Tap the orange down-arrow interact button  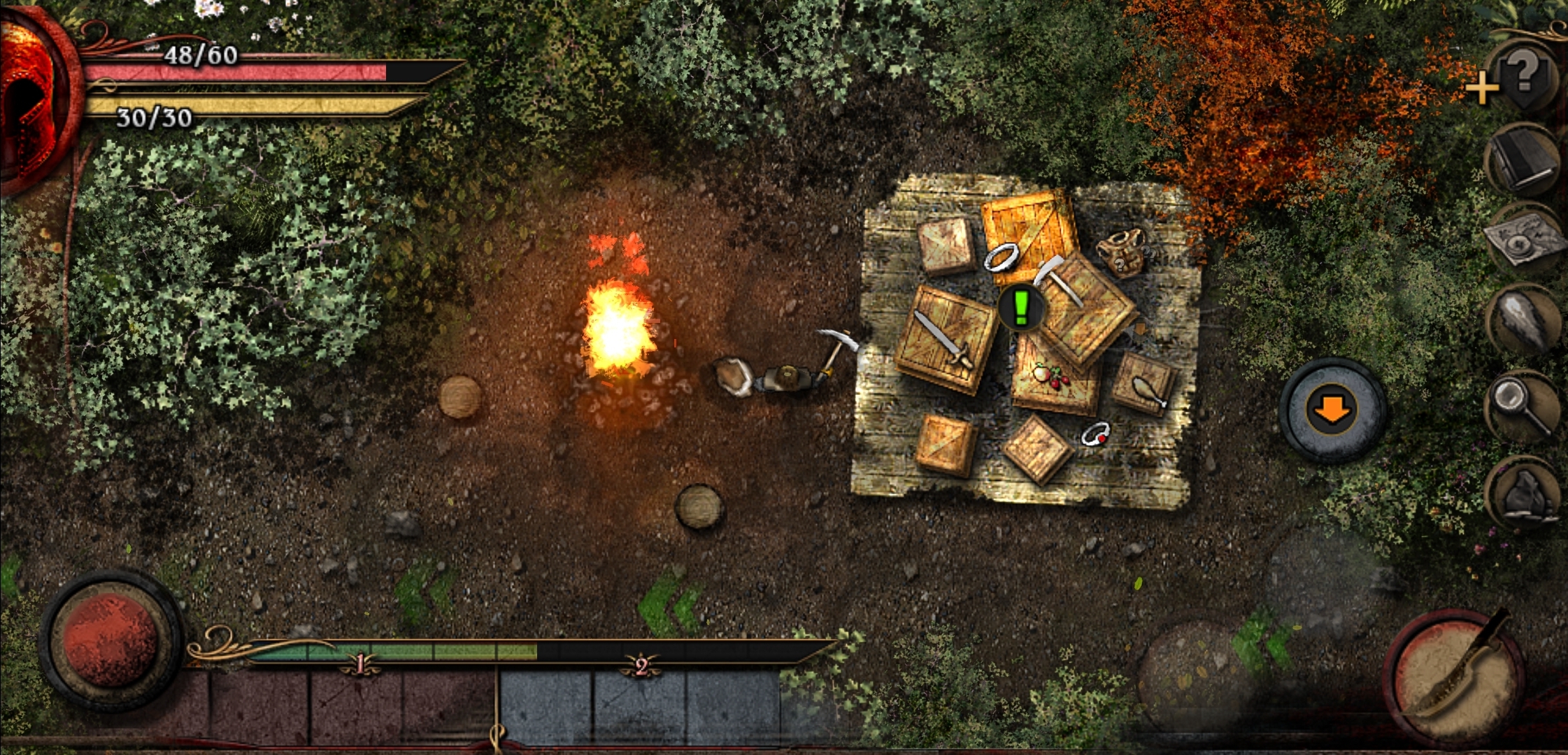1332,410
